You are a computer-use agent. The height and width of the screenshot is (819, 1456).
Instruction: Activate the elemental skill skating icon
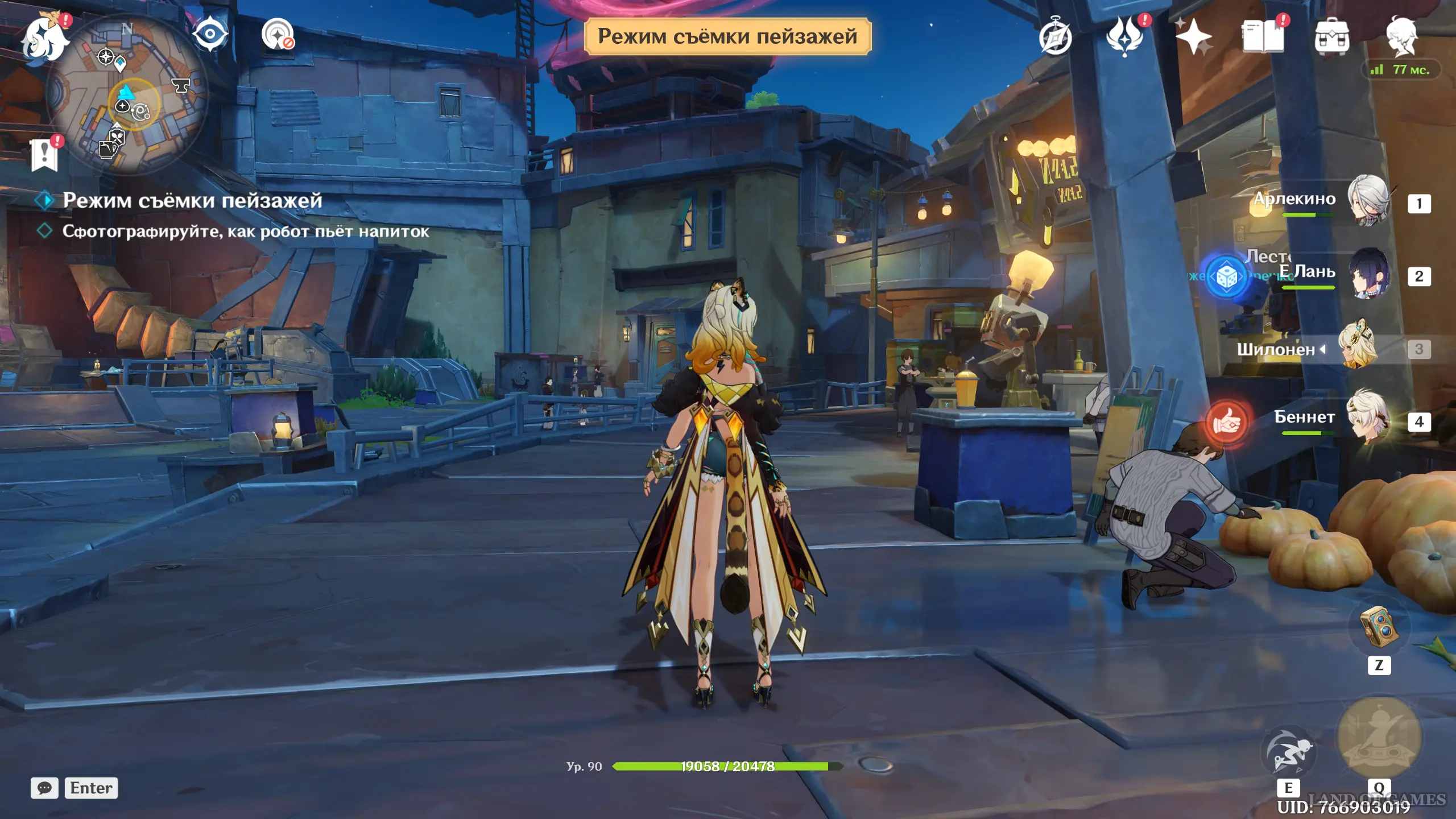pyautogui.click(x=1288, y=751)
